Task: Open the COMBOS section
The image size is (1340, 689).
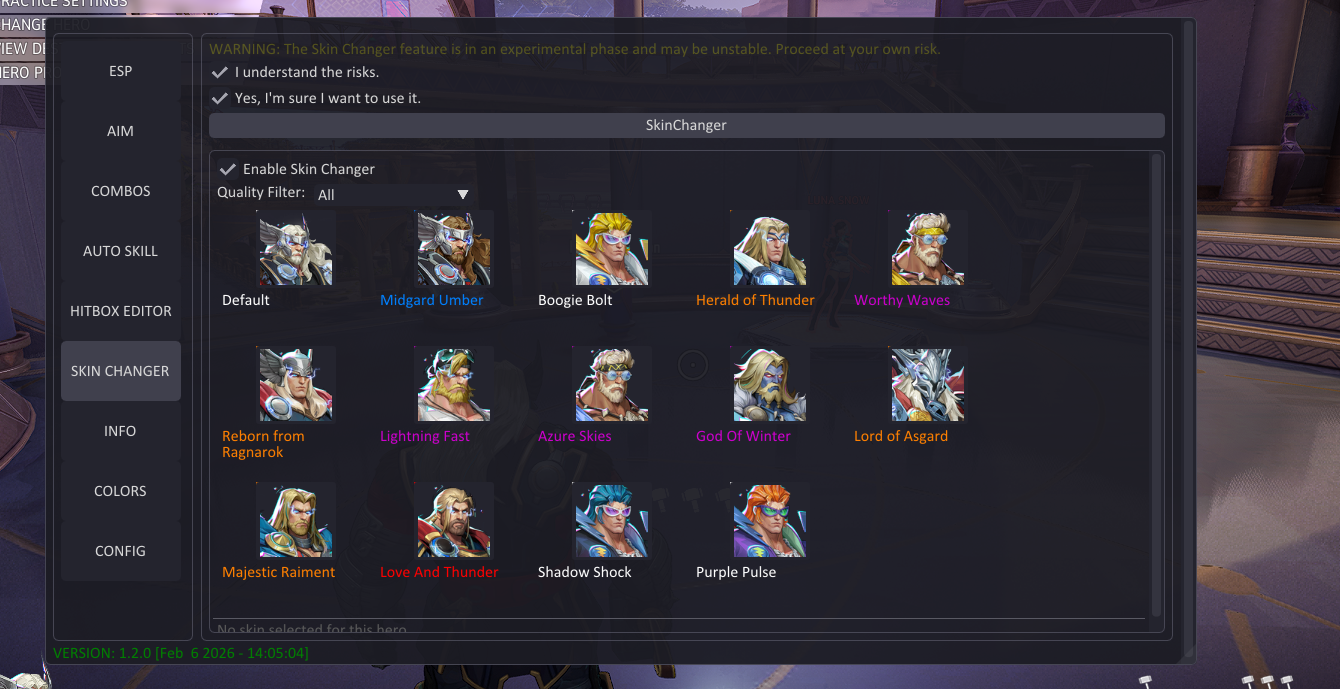Action: tap(120, 191)
